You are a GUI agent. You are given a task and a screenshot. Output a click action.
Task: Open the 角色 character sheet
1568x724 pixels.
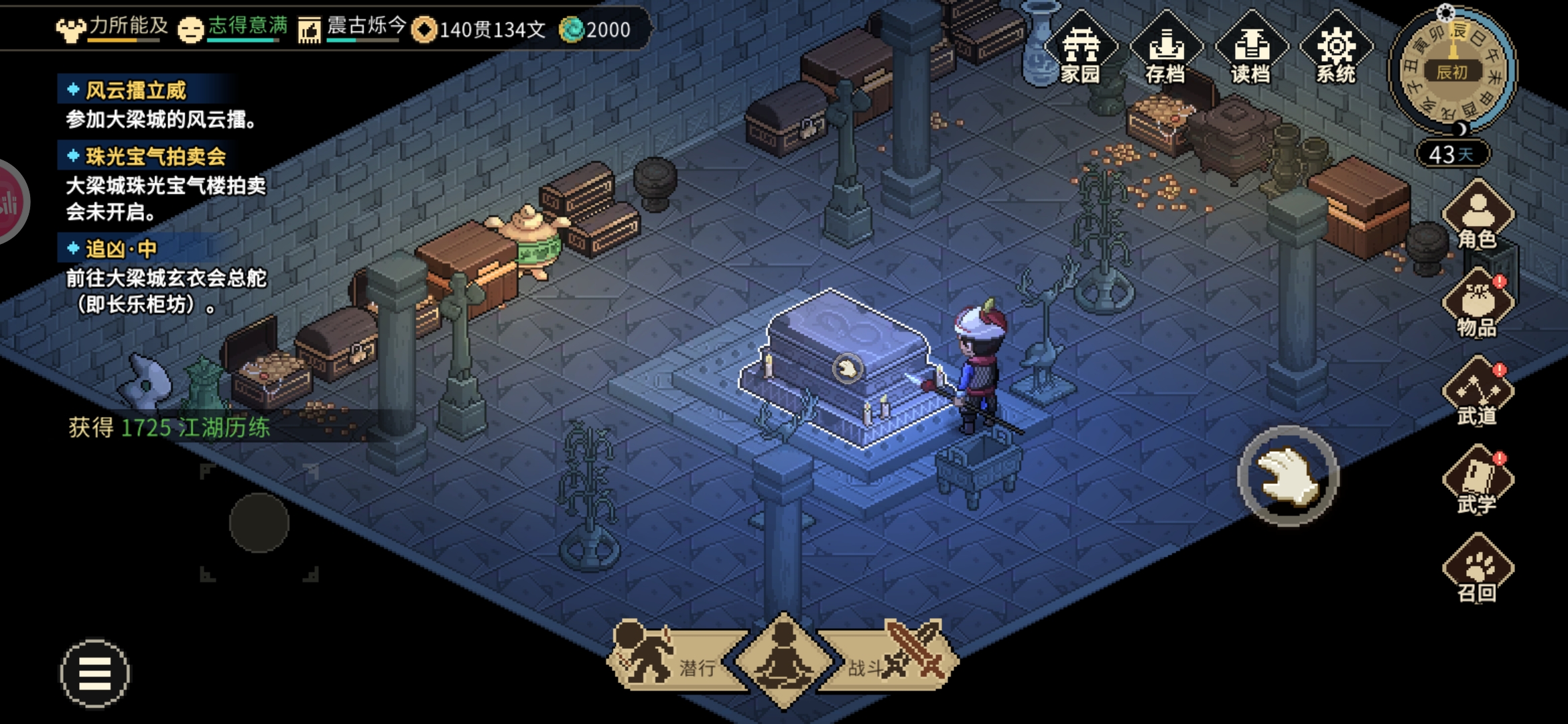pos(1478,215)
